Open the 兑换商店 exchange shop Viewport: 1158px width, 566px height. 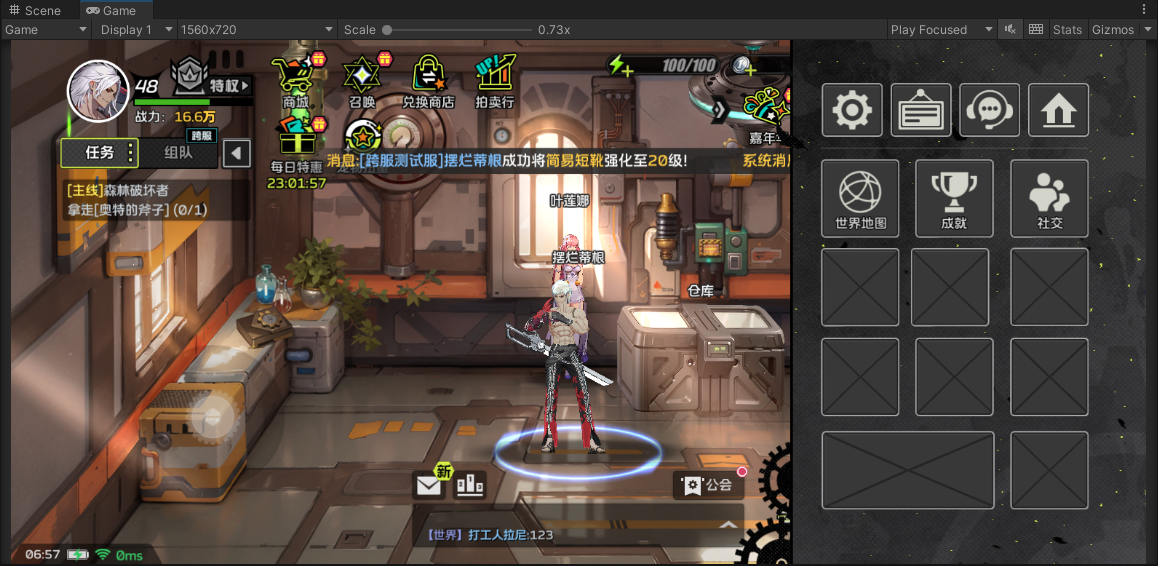tap(428, 78)
